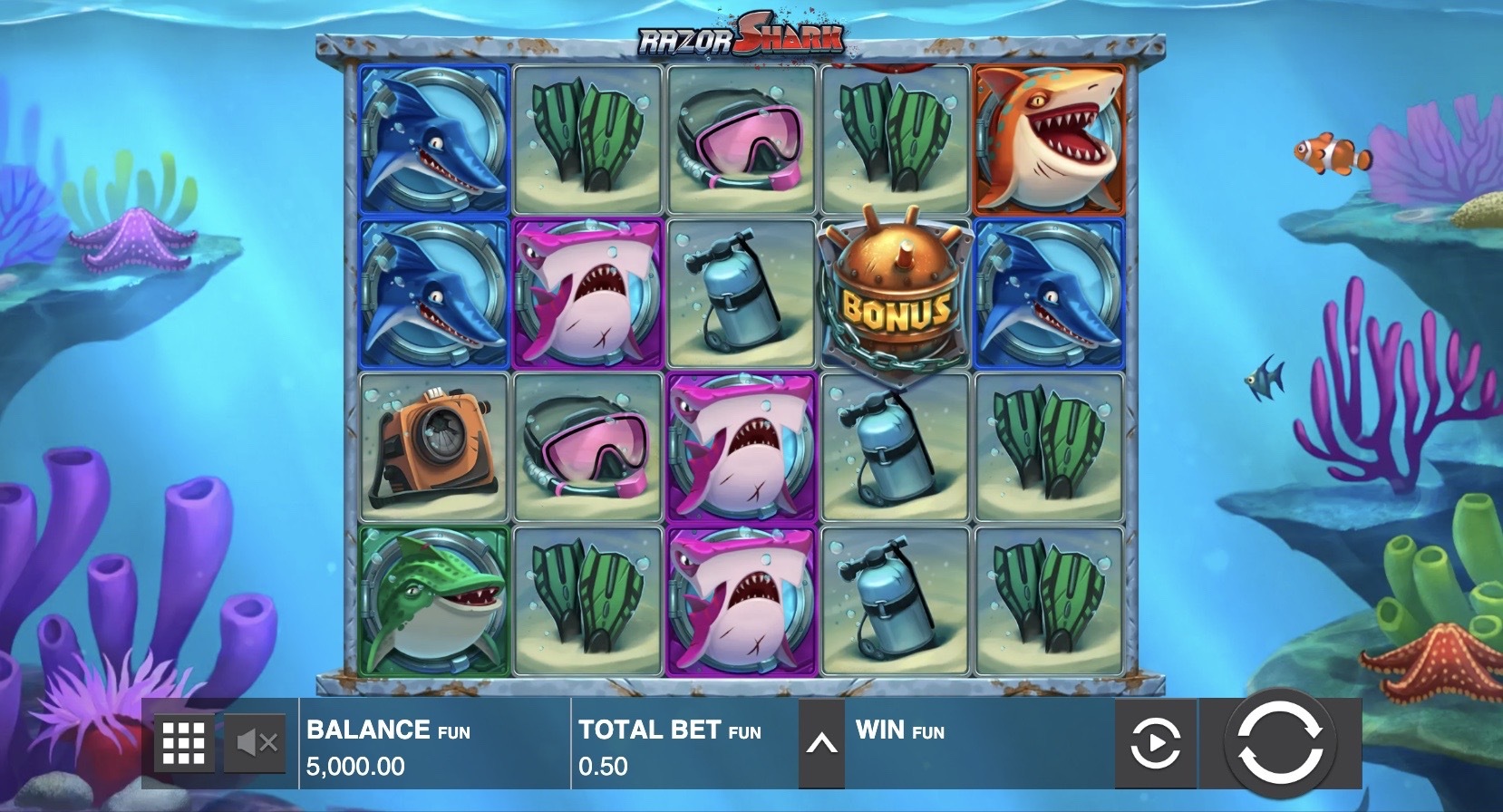Expand the total bet selector arrow
This screenshot has width=1503, height=812.
click(821, 744)
